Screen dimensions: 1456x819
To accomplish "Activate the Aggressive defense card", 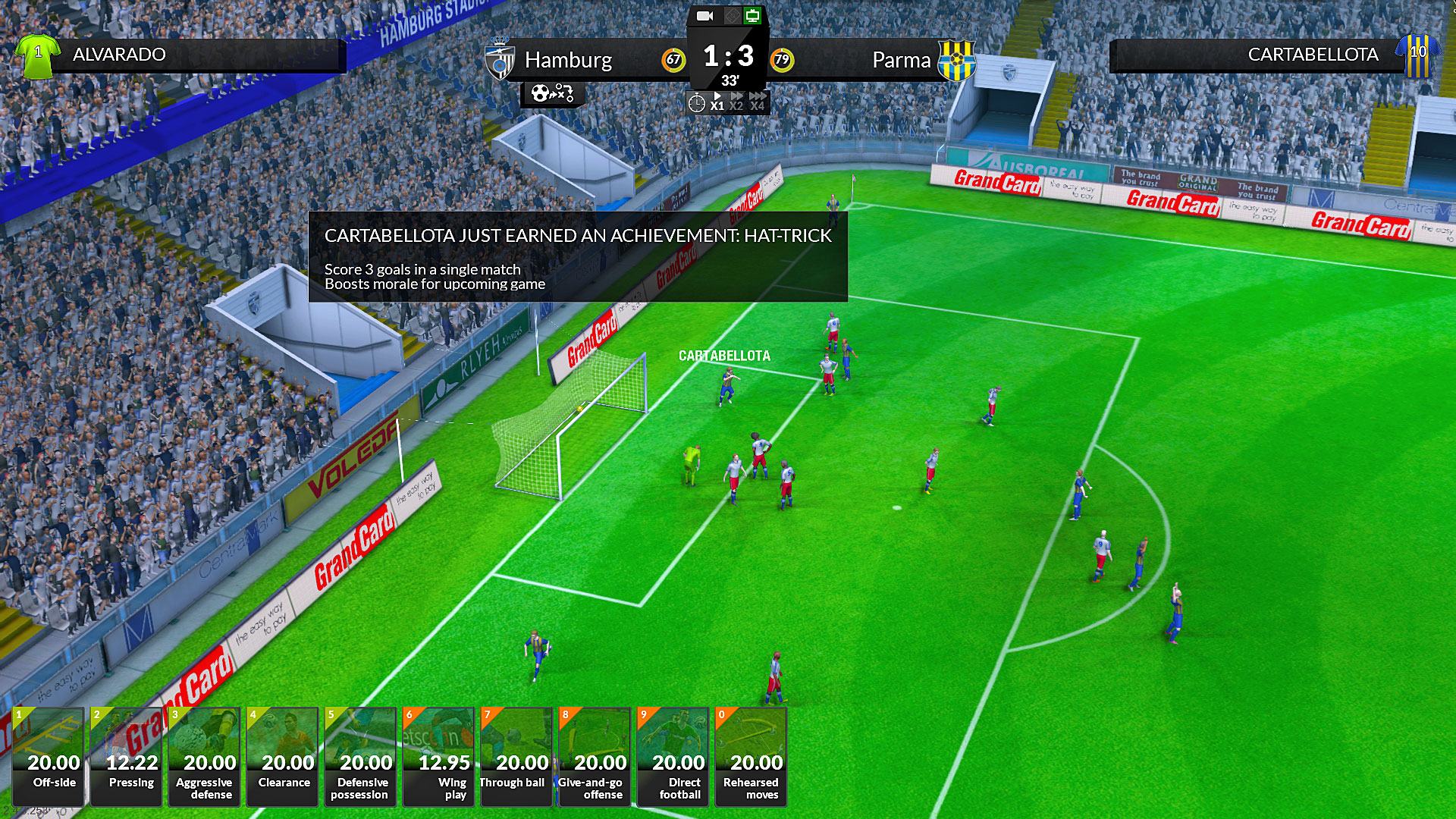I will click(x=205, y=756).
